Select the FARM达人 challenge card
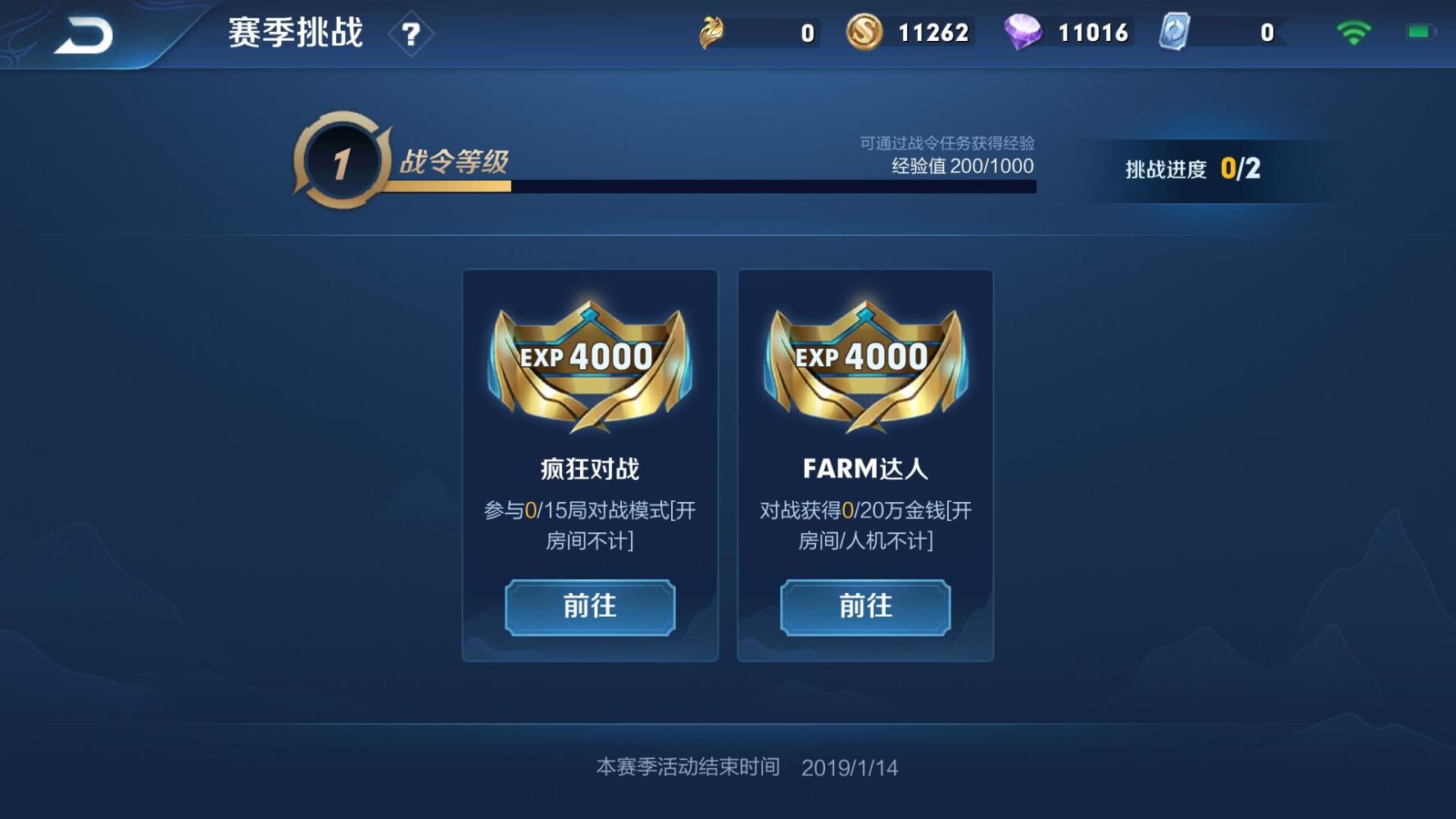The image size is (1456, 819). pyautogui.click(x=864, y=467)
